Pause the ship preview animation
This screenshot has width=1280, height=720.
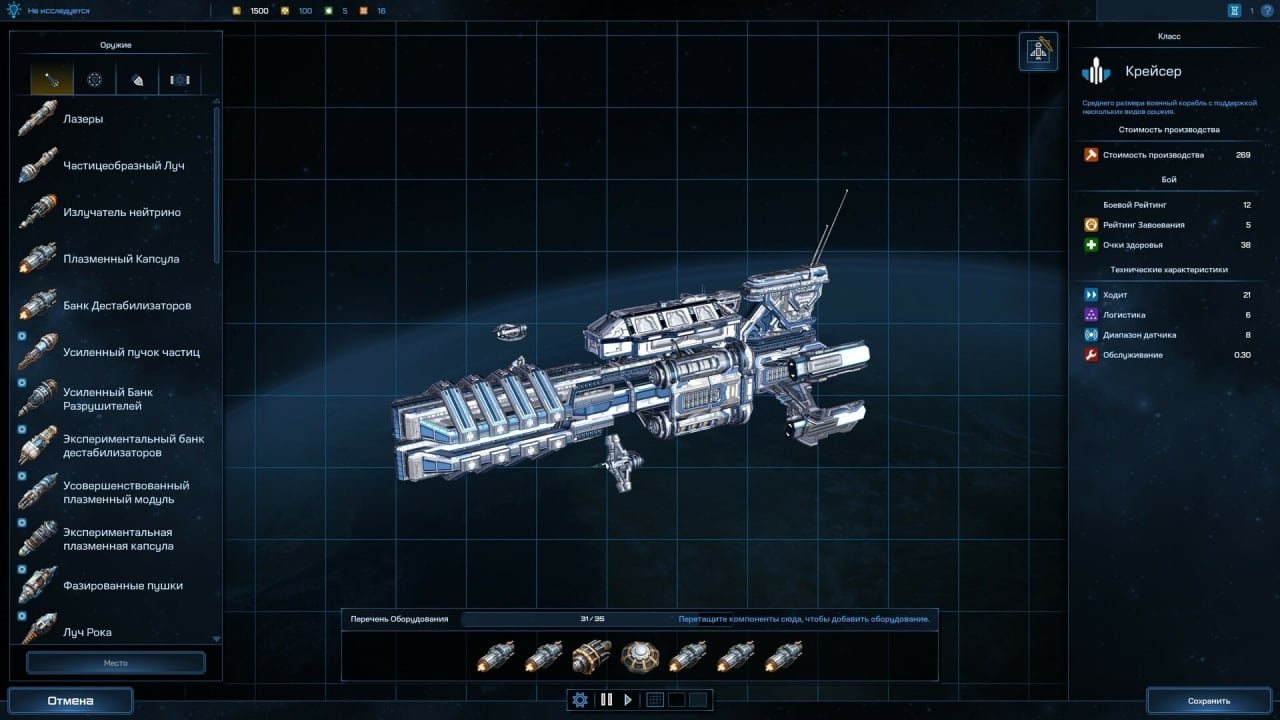(x=606, y=700)
